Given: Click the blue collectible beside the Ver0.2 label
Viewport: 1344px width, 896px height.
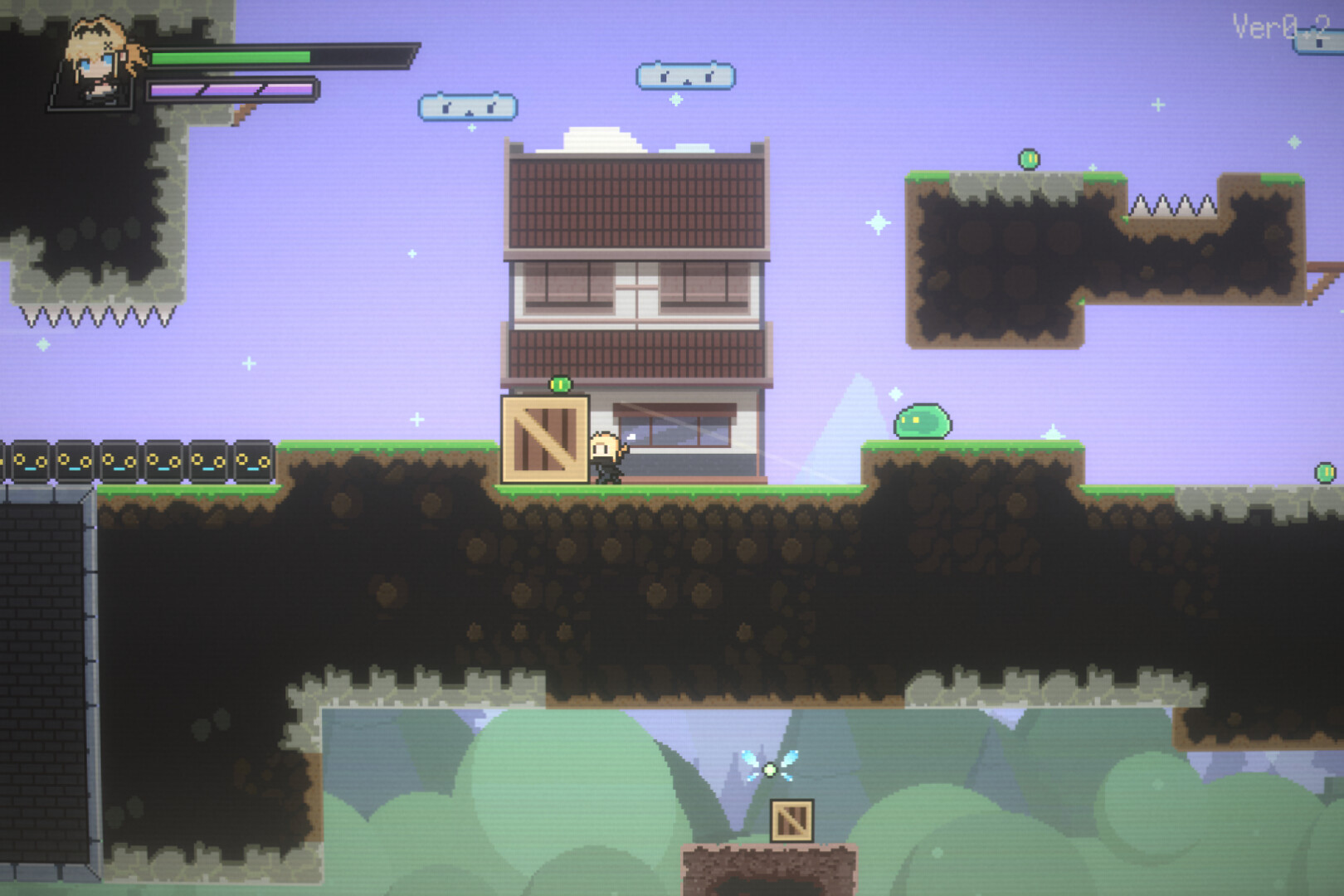Looking at the screenshot, I should 1323,41.
